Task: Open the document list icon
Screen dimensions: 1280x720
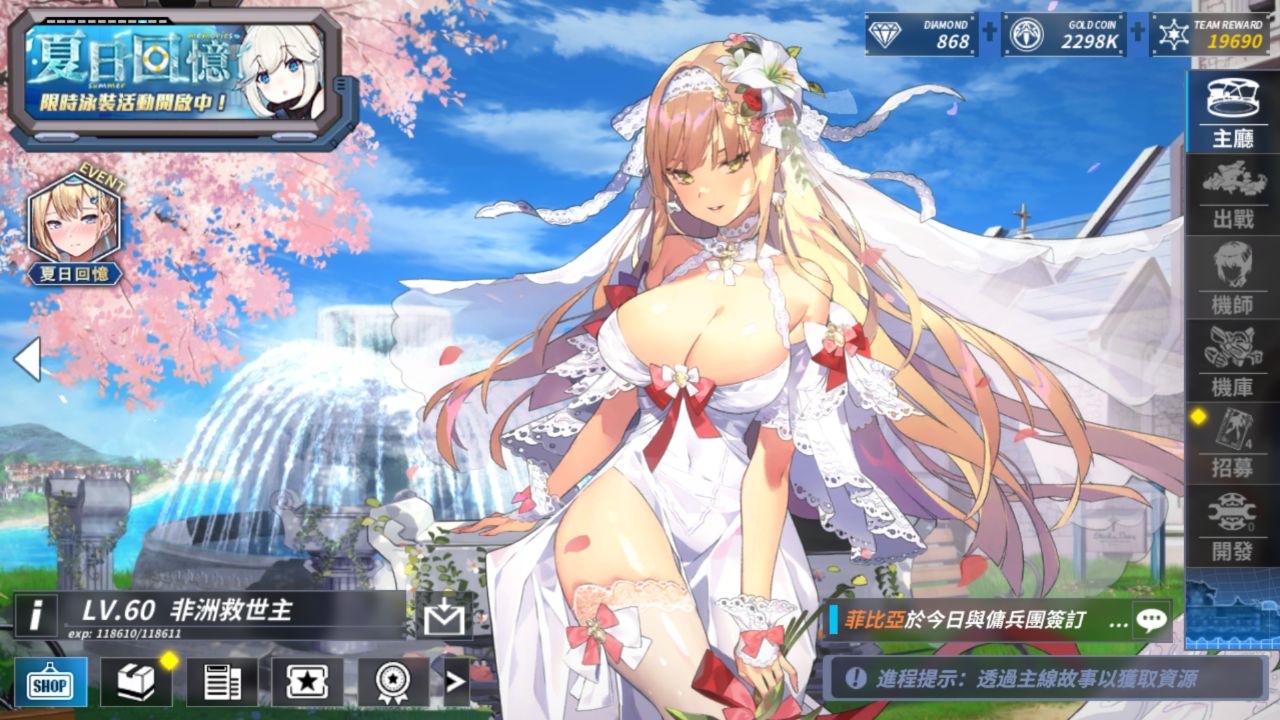Action: click(x=222, y=683)
